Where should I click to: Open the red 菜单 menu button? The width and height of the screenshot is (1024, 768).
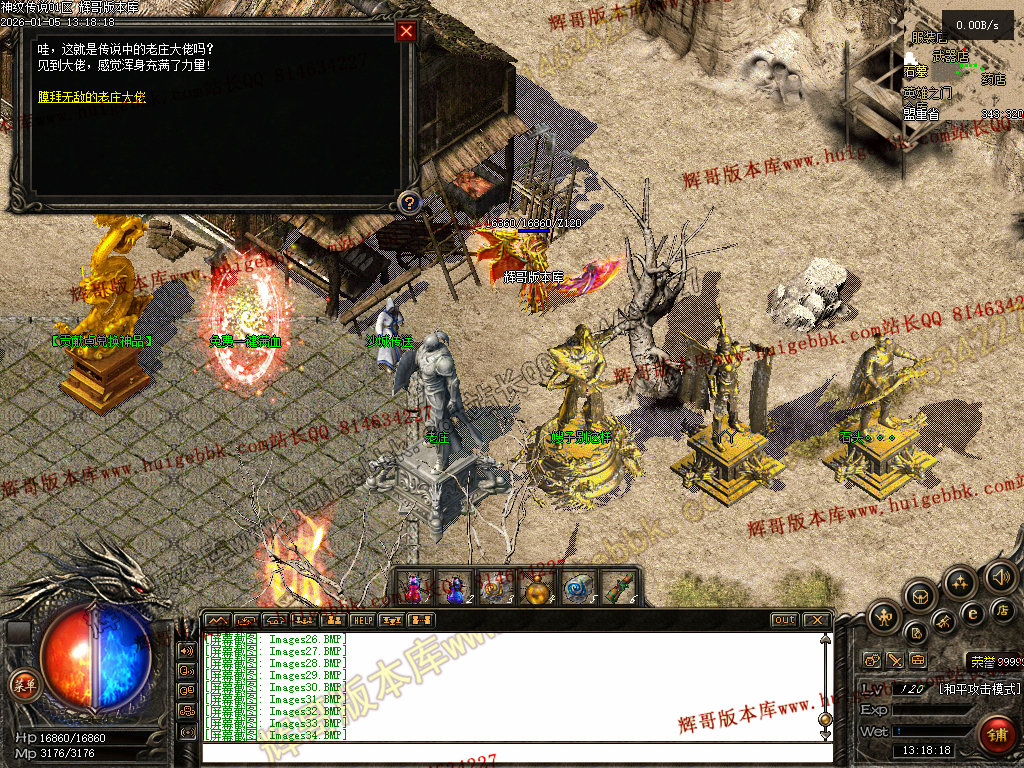[22, 685]
